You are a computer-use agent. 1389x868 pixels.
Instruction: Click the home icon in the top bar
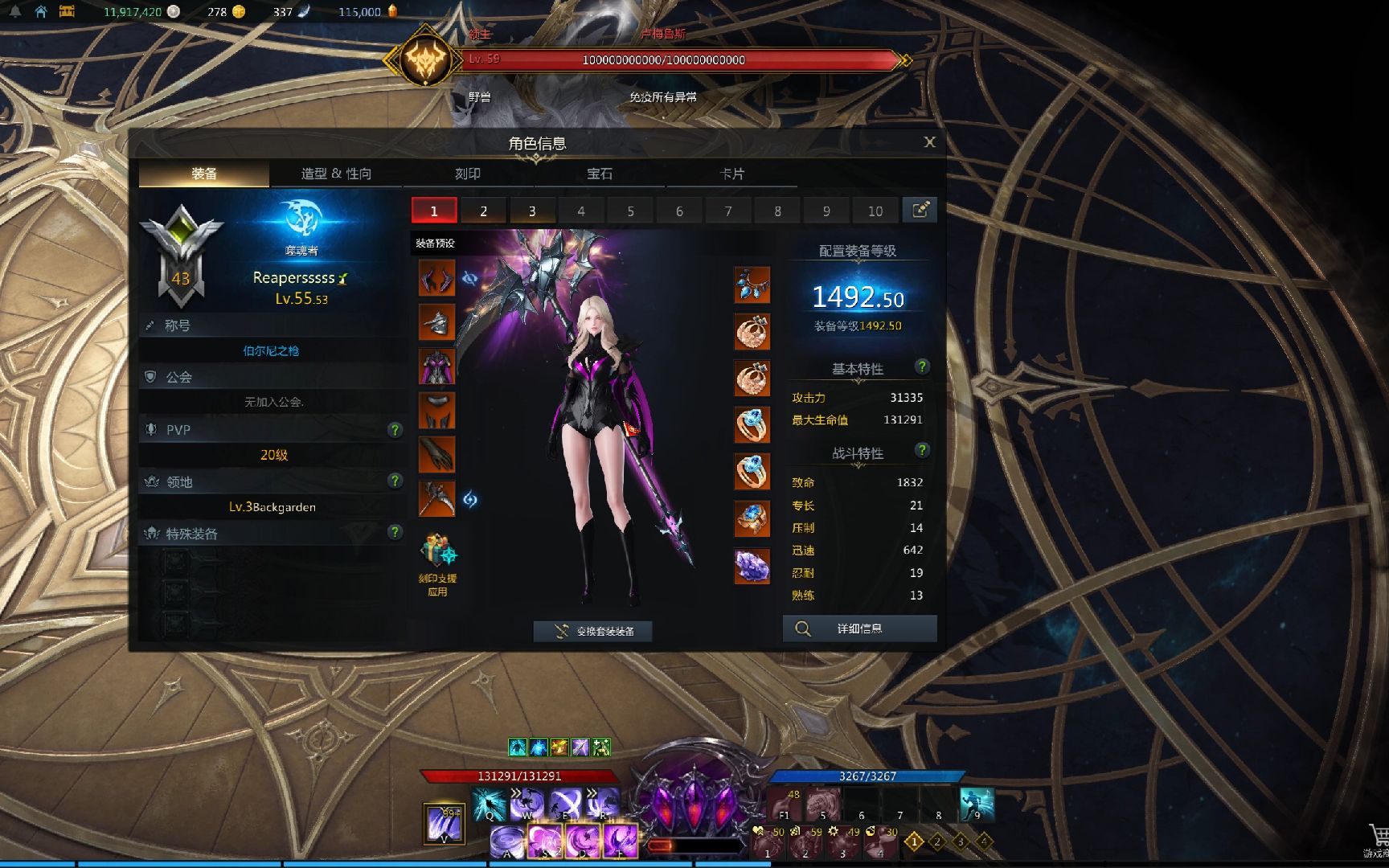click(41, 11)
